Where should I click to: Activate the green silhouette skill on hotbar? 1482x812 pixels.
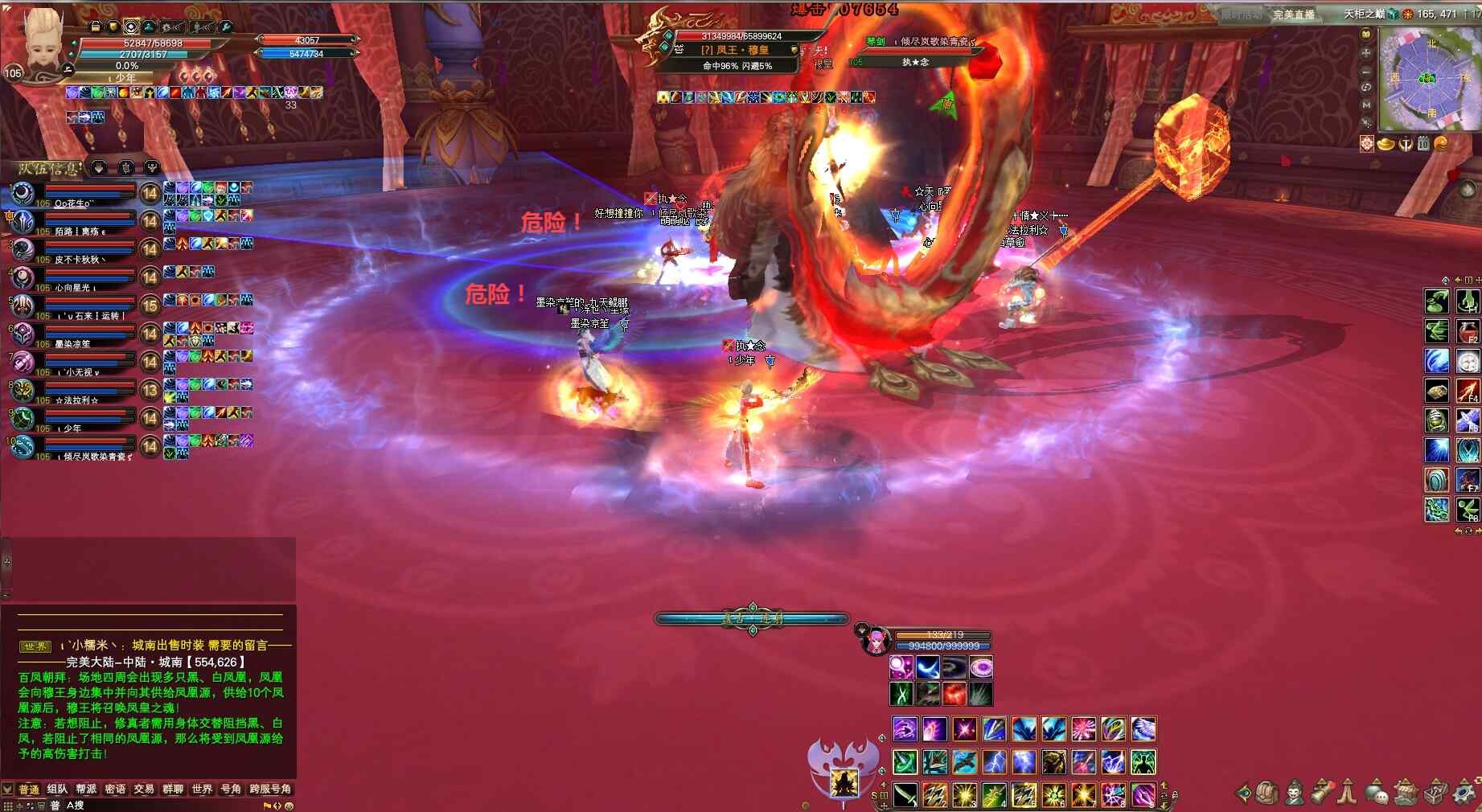tap(1143, 761)
